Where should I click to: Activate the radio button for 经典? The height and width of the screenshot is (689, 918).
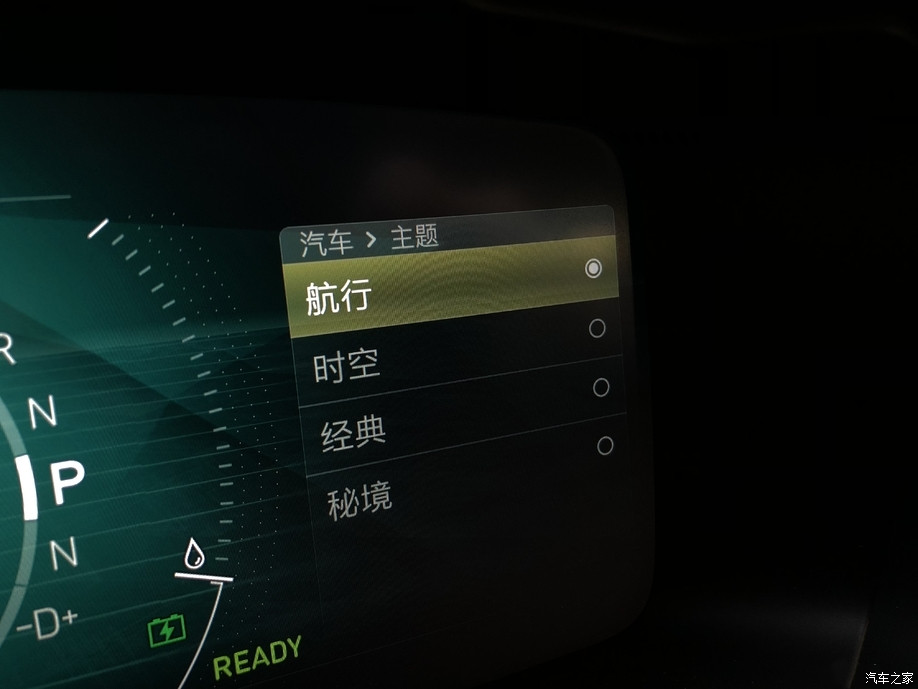click(x=601, y=387)
